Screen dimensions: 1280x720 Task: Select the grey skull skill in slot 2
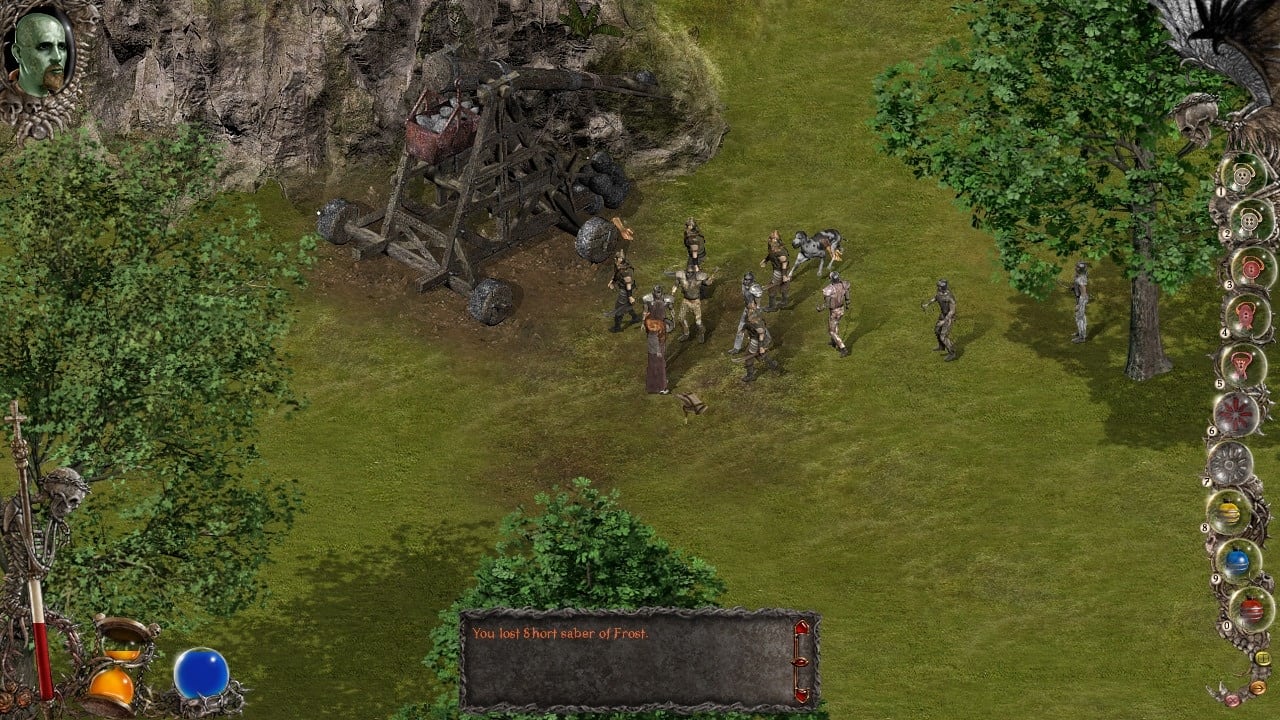click(1248, 219)
